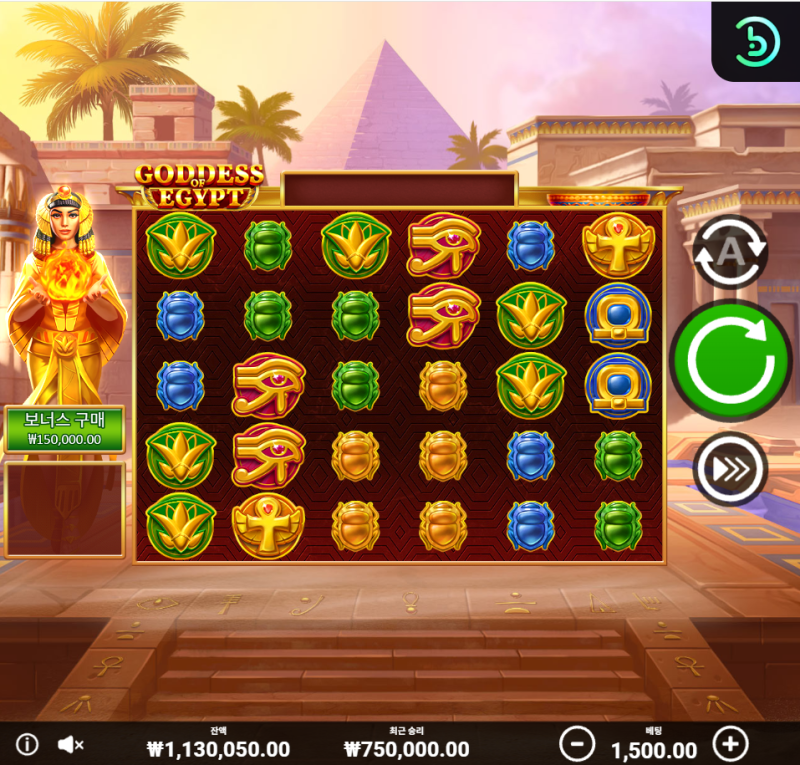Click the provider logo in top corner

coord(755,41)
